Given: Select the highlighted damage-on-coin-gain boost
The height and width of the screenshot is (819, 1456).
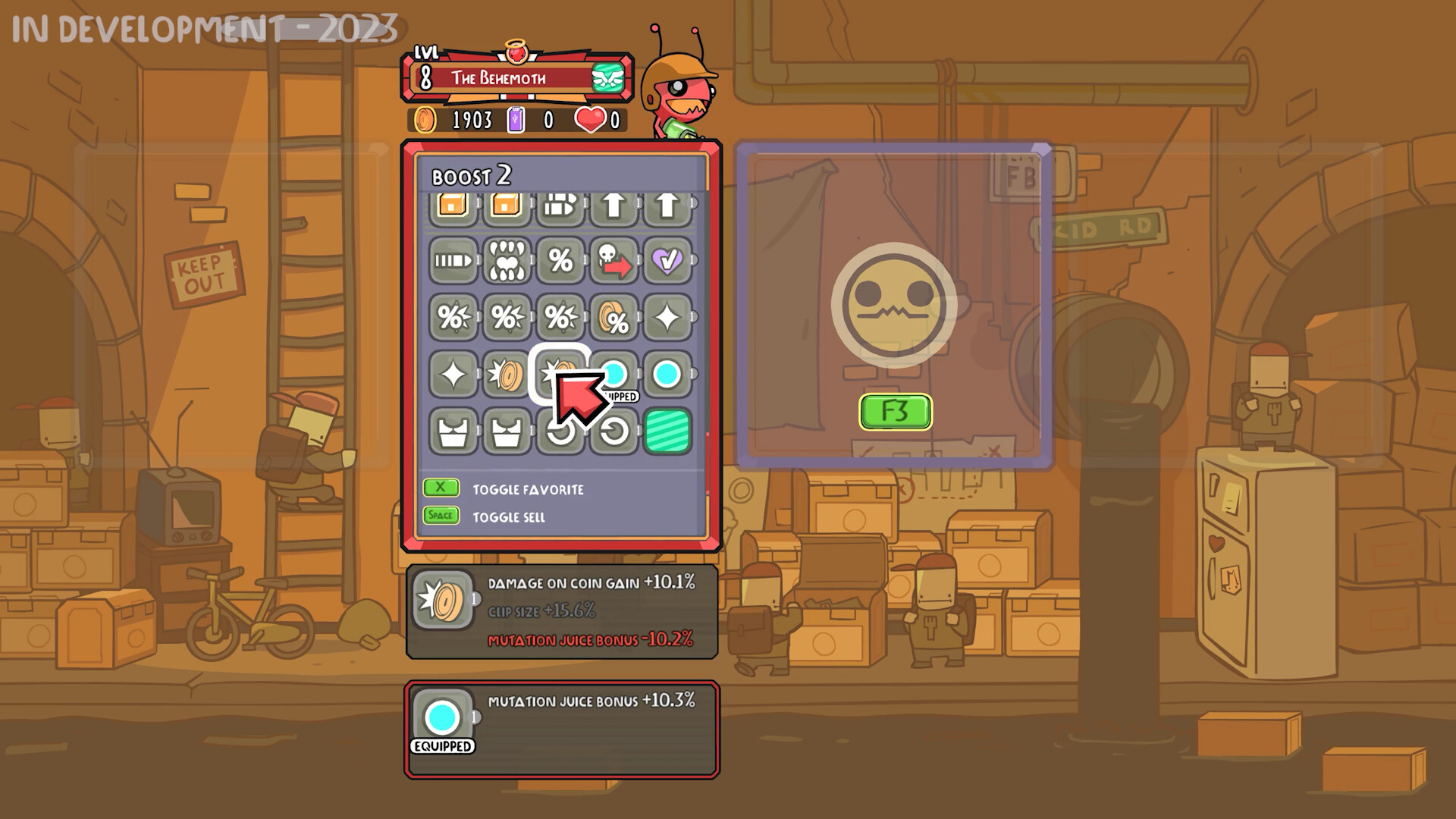Looking at the screenshot, I should click(x=561, y=373).
